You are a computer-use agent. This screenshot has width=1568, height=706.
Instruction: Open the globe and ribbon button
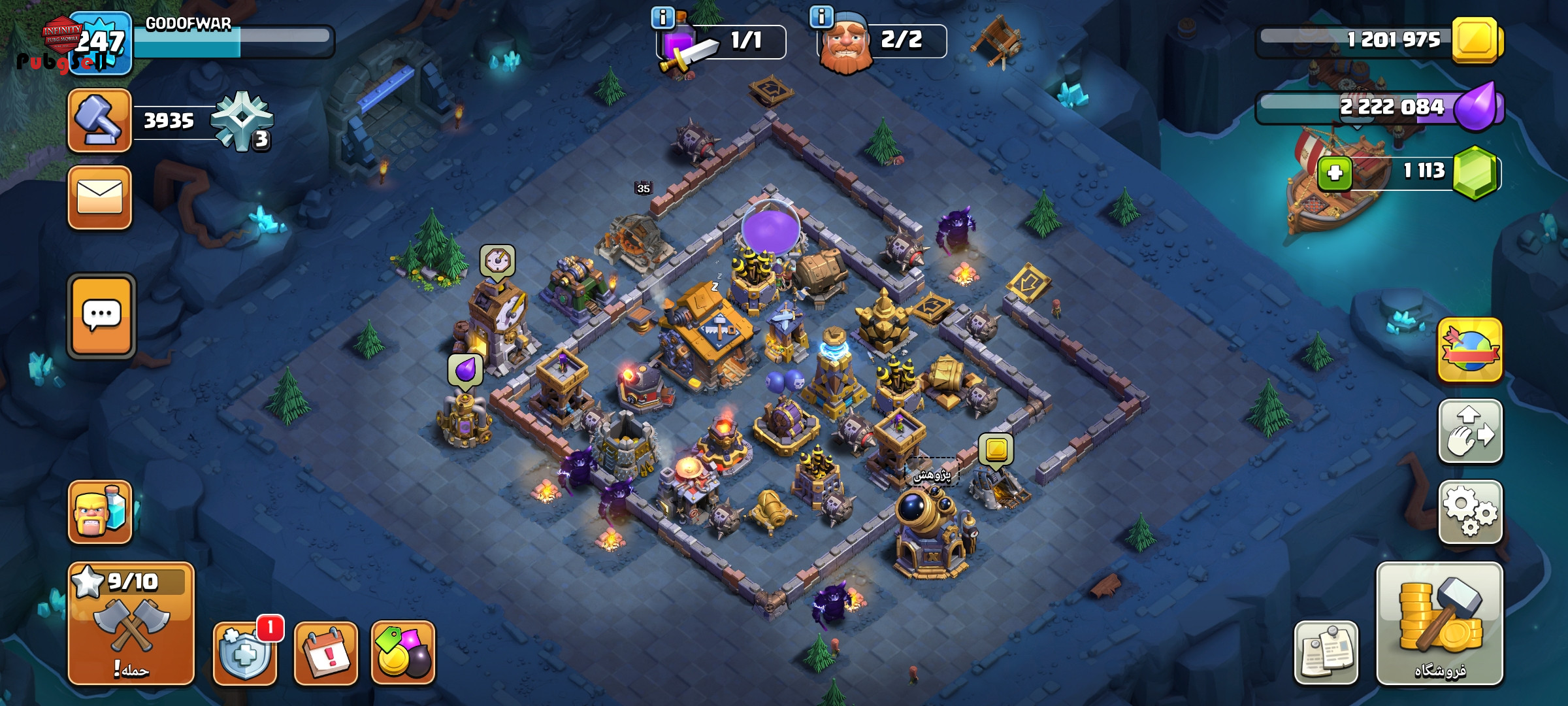click(1470, 350)
